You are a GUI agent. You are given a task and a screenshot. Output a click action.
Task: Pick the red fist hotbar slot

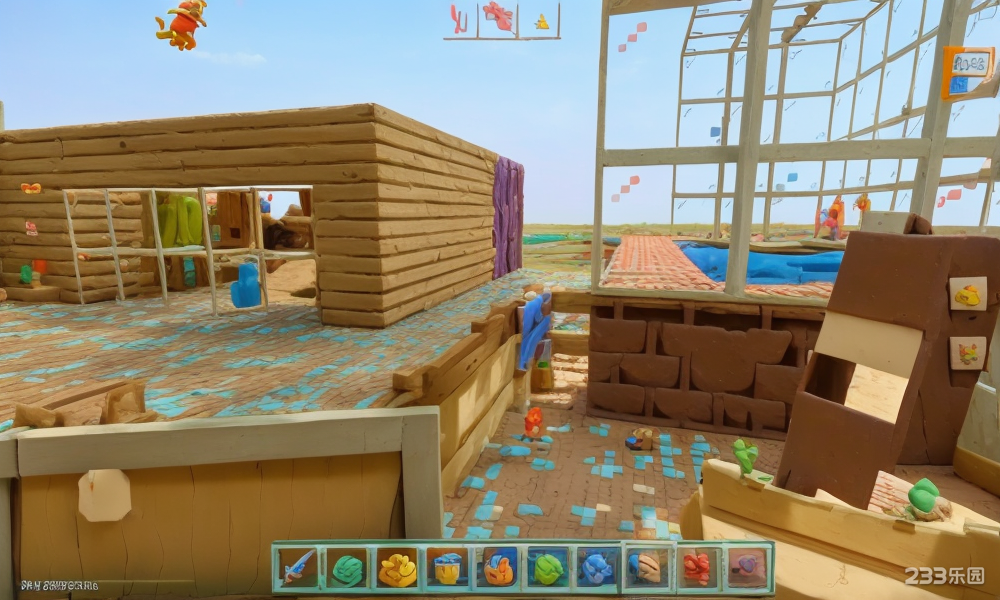click(697, 568)
